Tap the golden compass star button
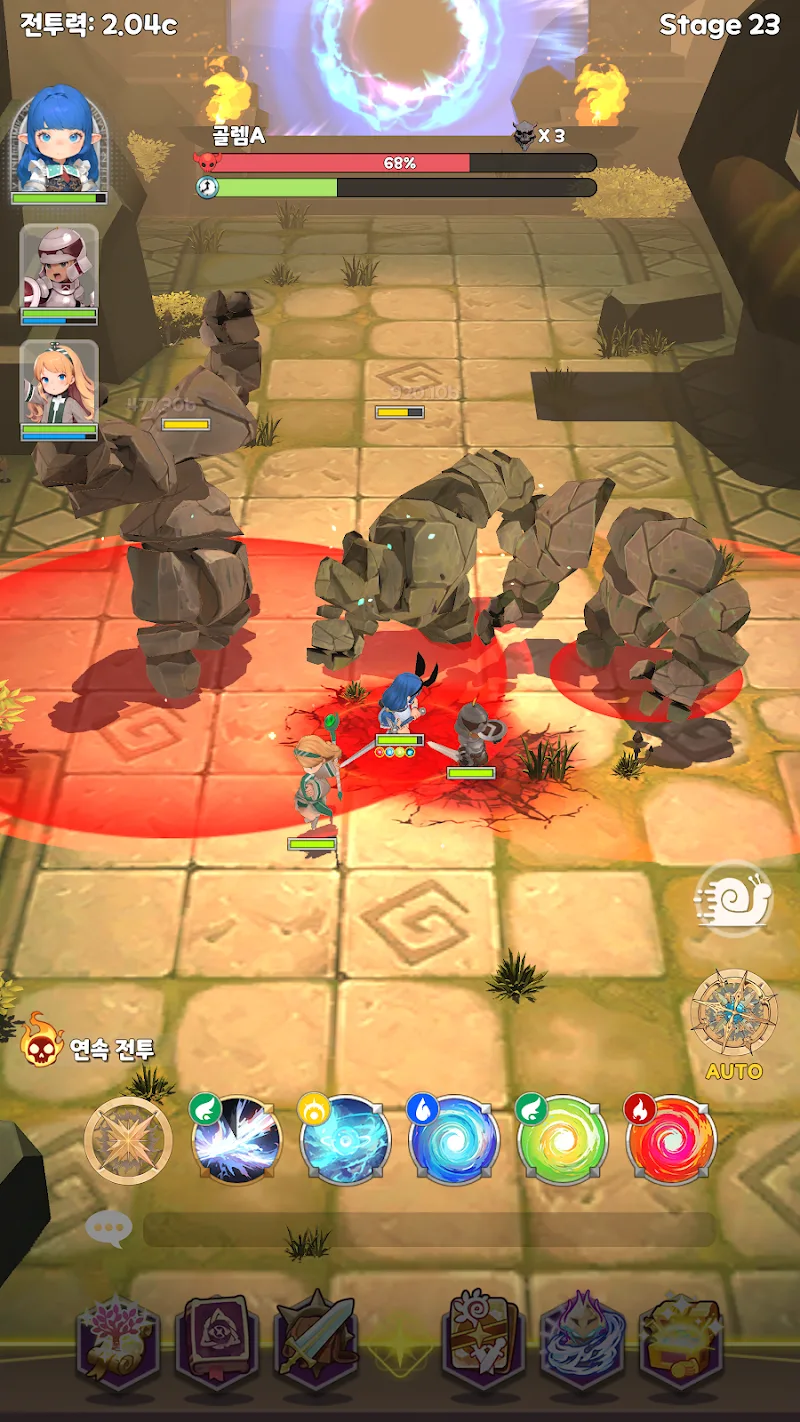The width and height of the screenshot is (800, 1422). [128, 1141]
